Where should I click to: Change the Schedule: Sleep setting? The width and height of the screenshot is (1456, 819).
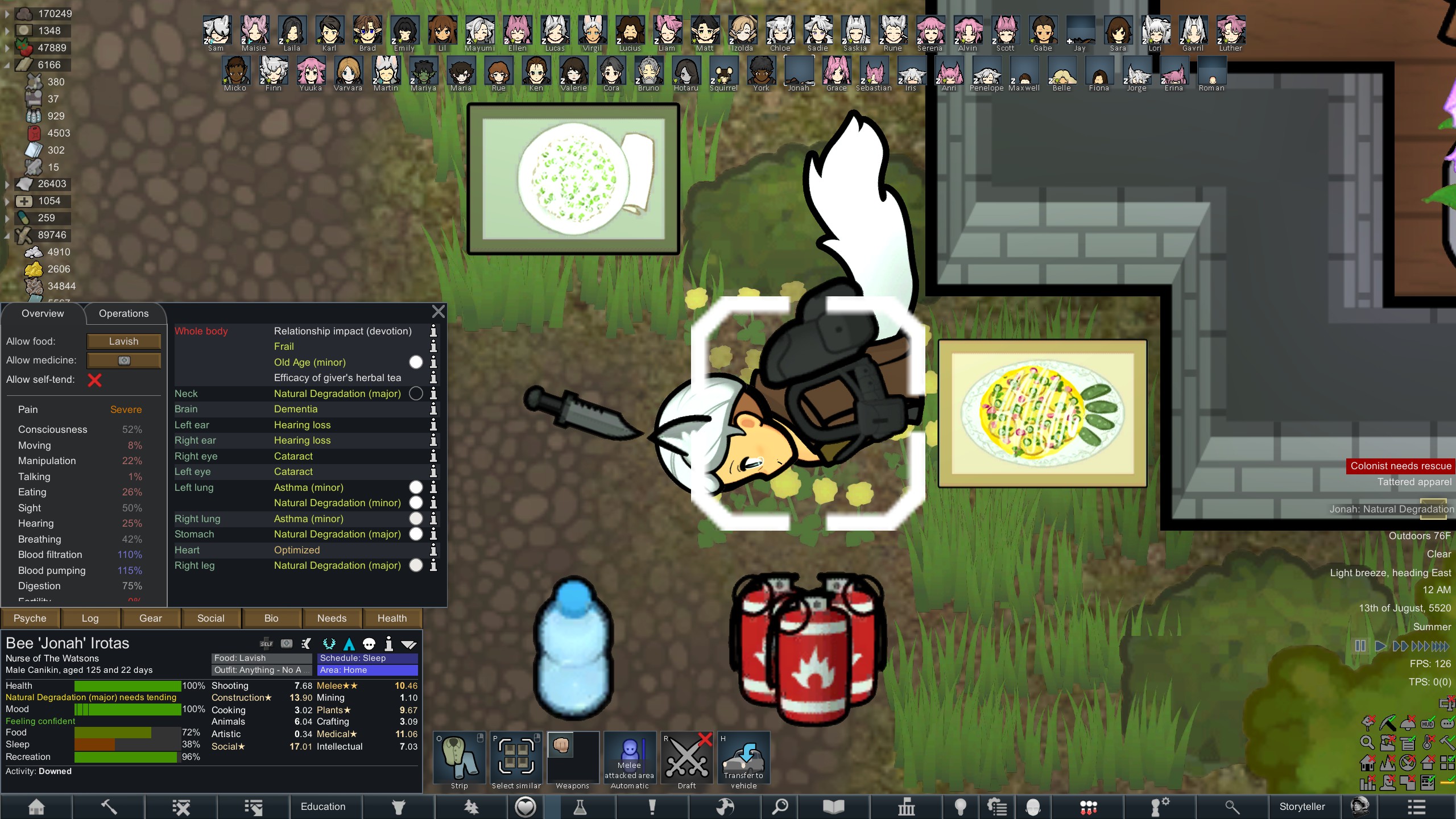367,658
